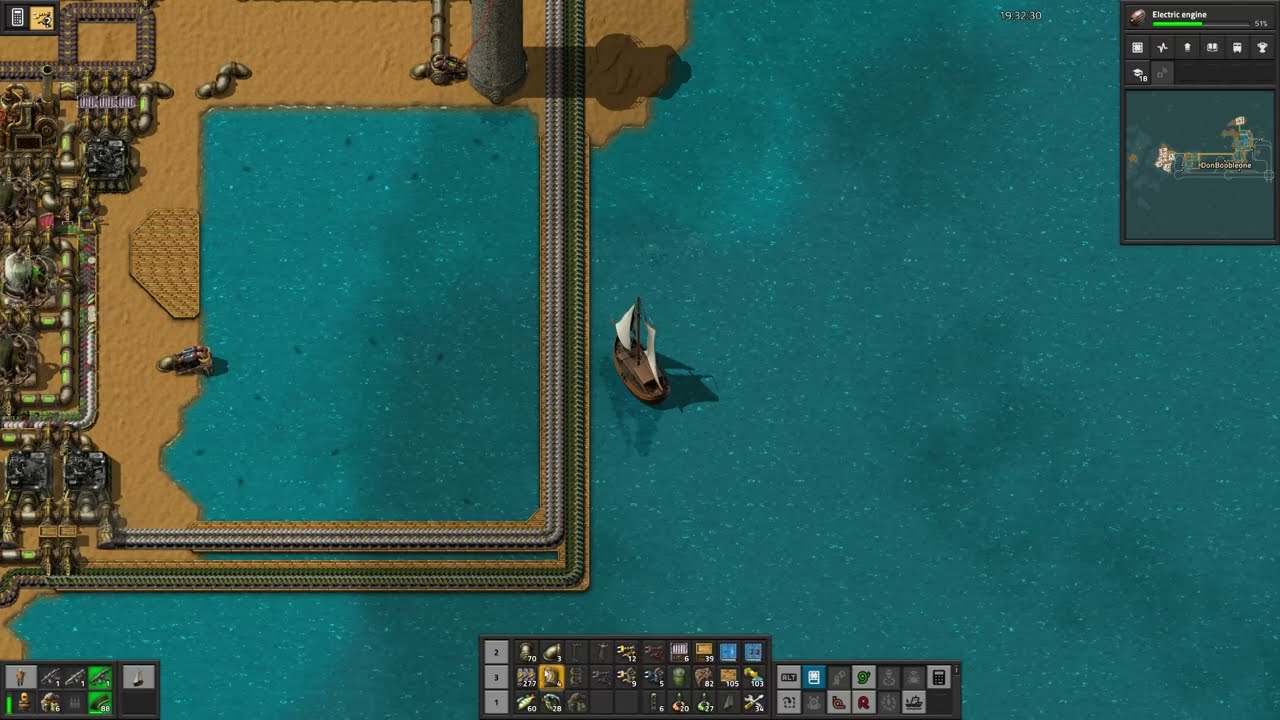
Task: Open the achievements trophy button
Action: click(x=1262, y=47)
